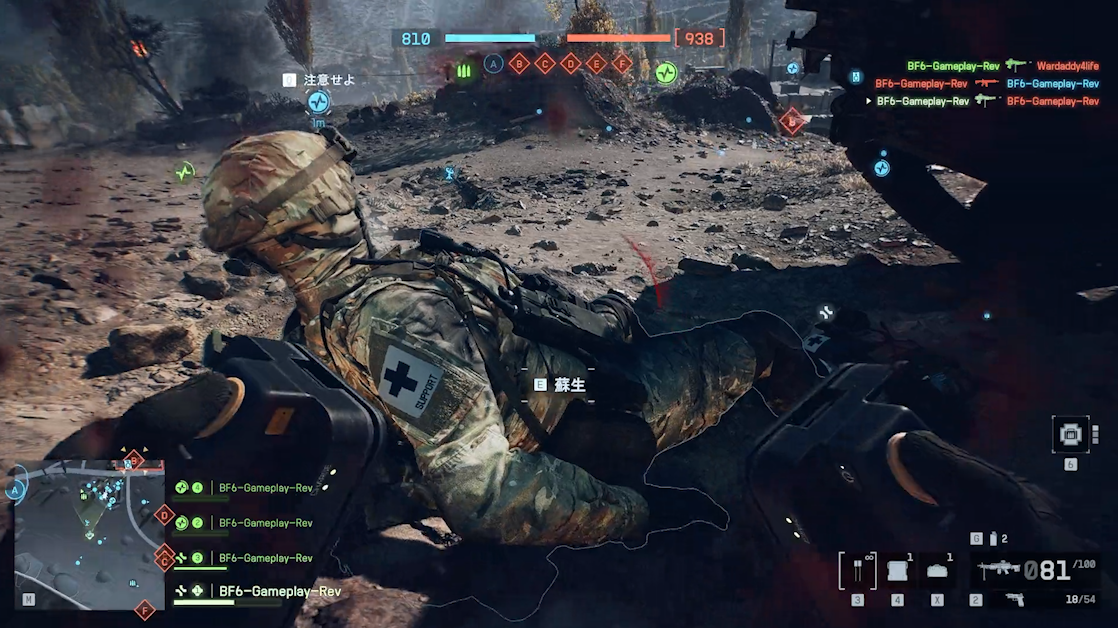
Task: Click the green pulse revive icon near score
Action: [666, 72]
